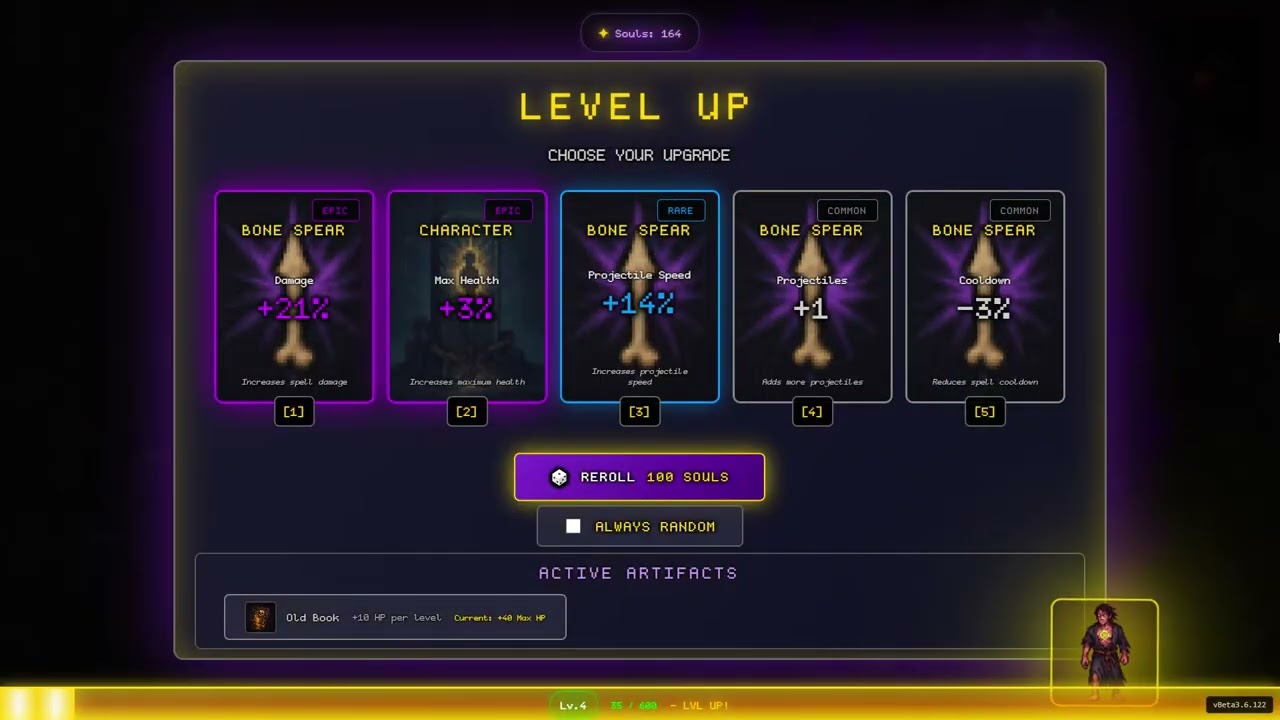The width and height of the screenshot is (1280, 720).
Task: Reroll upgrades for 100 souls
Action: click(x=639, y=477)
